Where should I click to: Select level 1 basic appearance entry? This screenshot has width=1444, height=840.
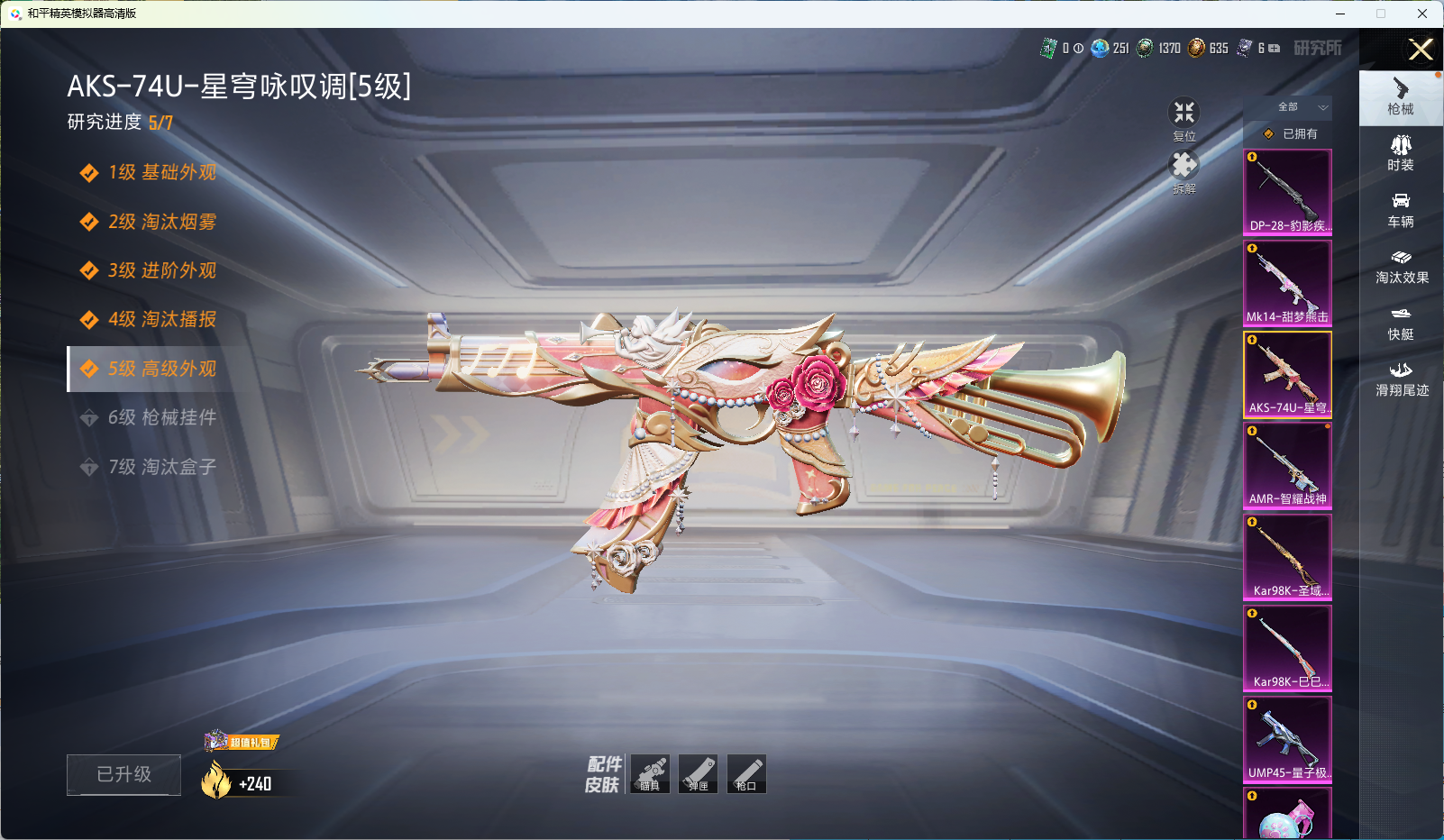click(161, 172)
